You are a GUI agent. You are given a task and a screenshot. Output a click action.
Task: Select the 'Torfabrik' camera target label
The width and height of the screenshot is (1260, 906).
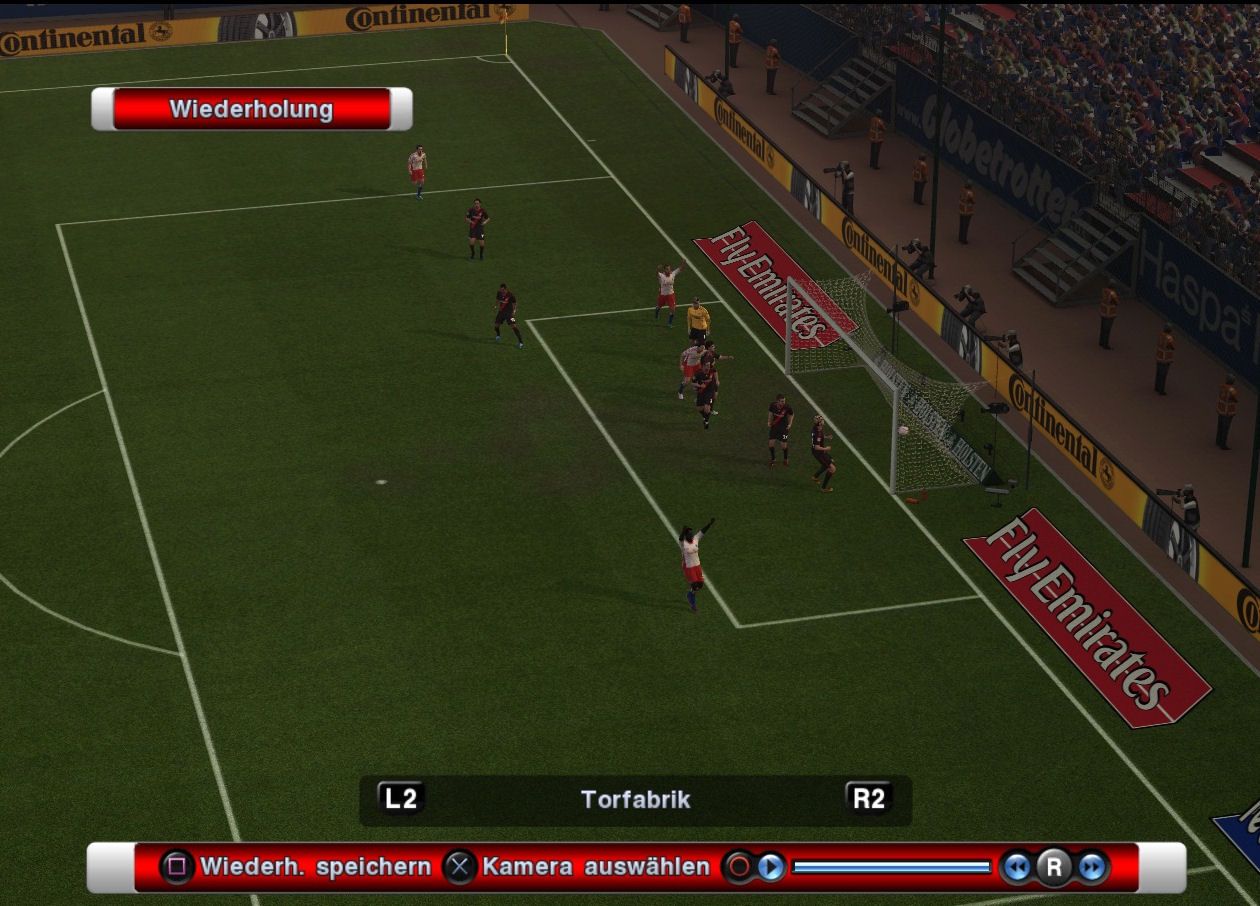click(635, 799)
